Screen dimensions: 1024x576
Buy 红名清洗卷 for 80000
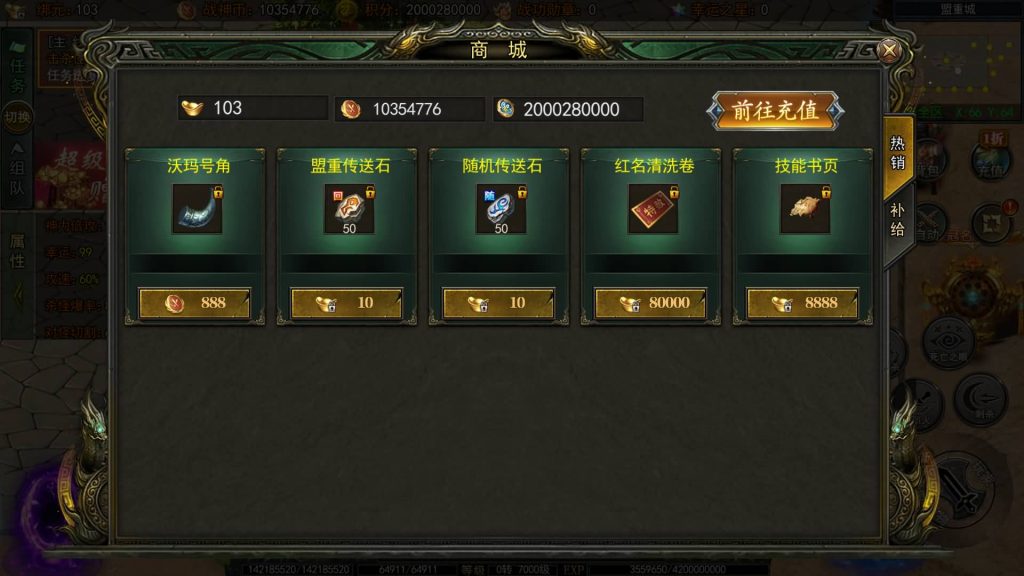651,303
